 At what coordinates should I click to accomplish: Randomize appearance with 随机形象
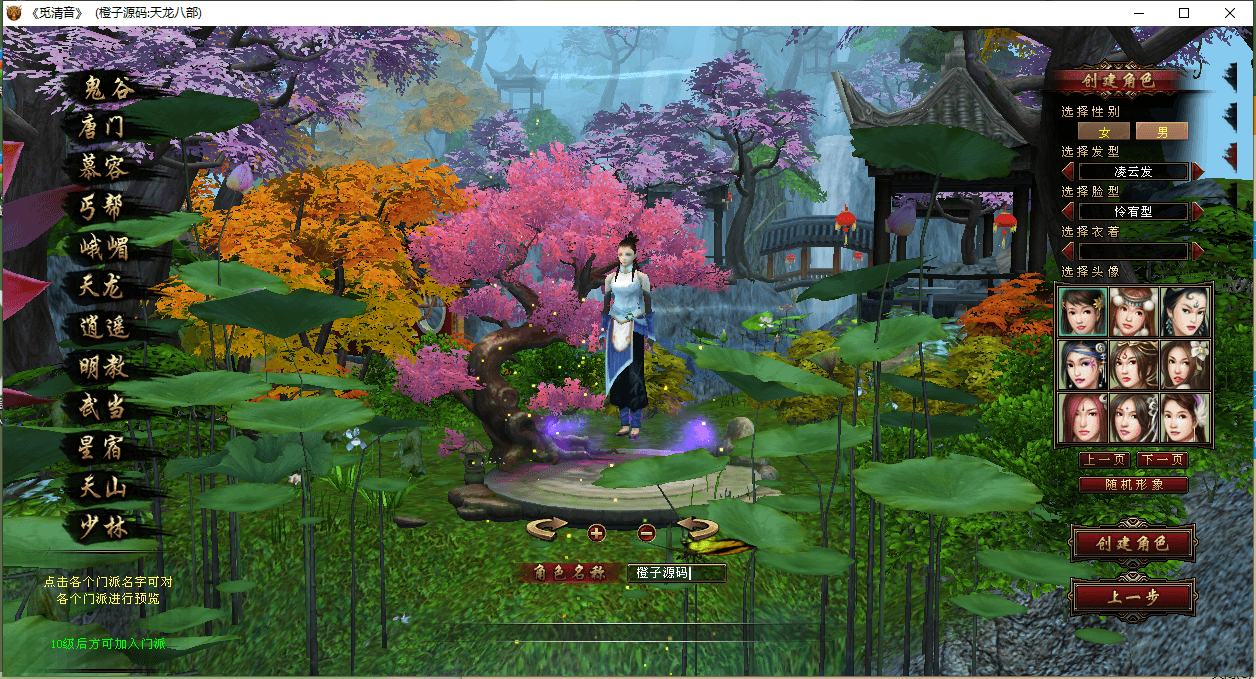(x=1133, y=485)
